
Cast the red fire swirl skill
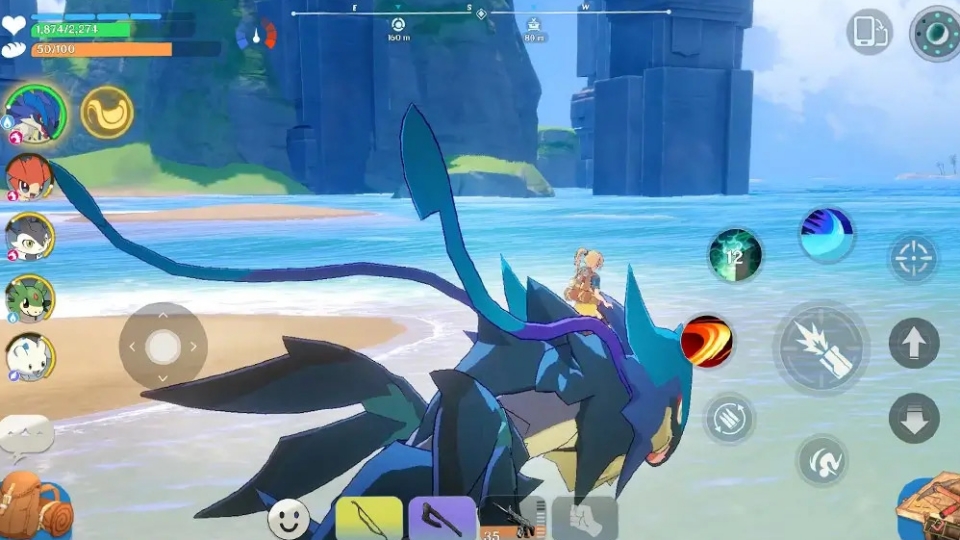pos(707,342)
